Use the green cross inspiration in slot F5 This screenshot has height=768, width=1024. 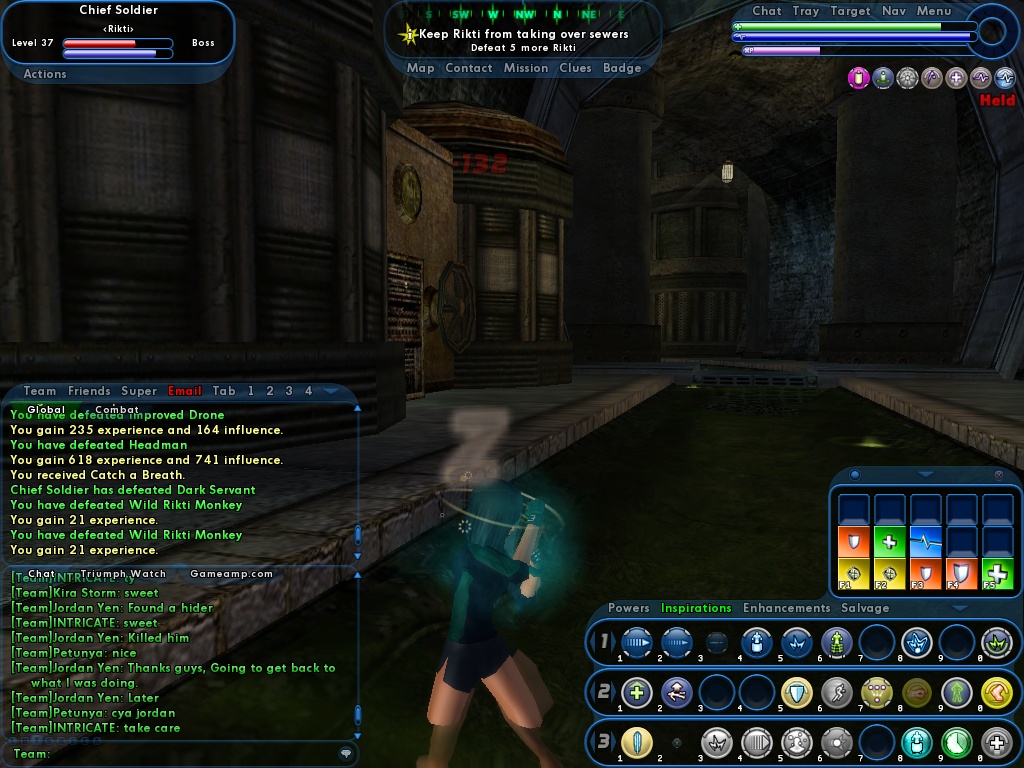[x=997, y=574]
